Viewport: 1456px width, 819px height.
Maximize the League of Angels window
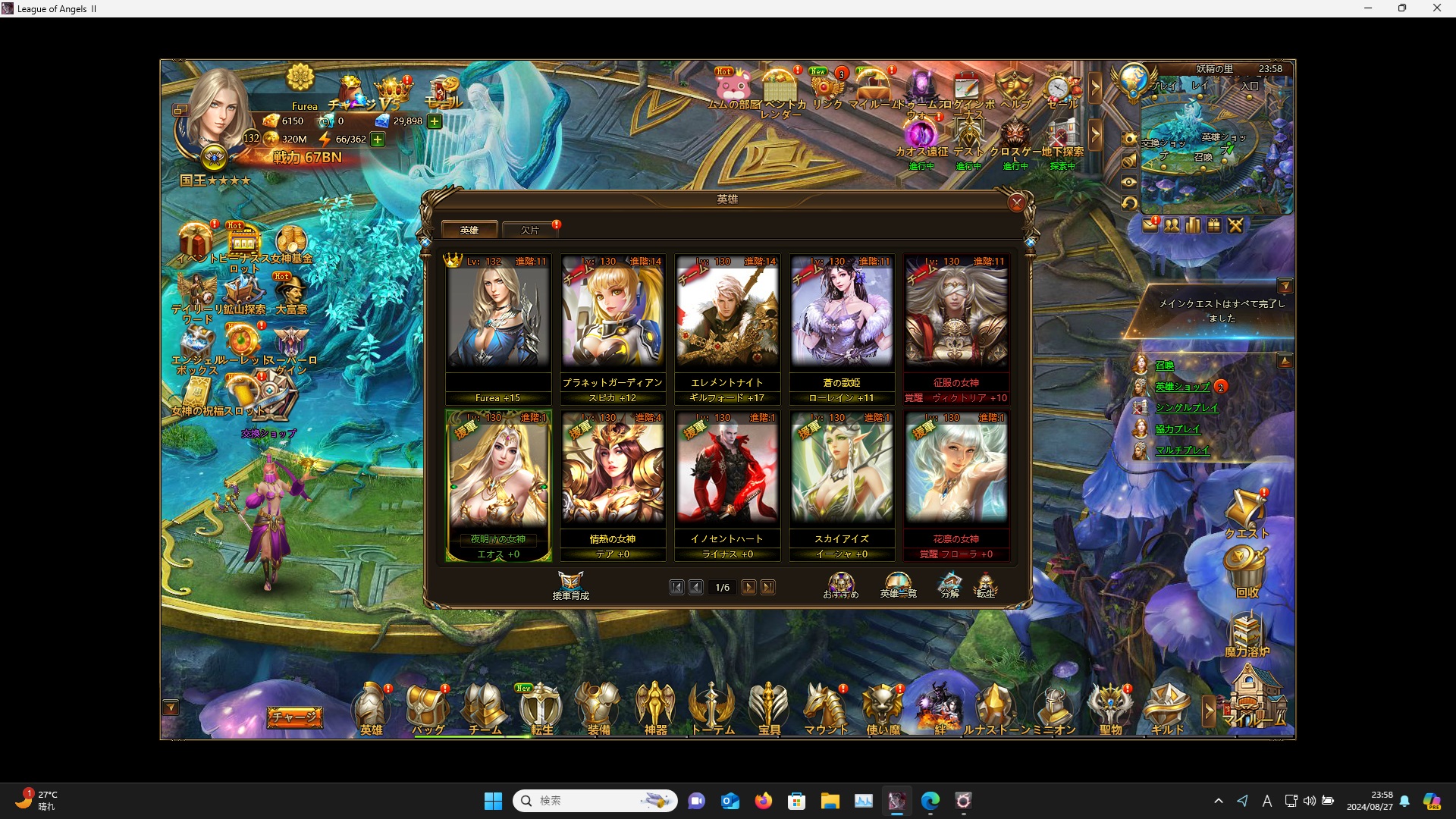pos(1402,8)
